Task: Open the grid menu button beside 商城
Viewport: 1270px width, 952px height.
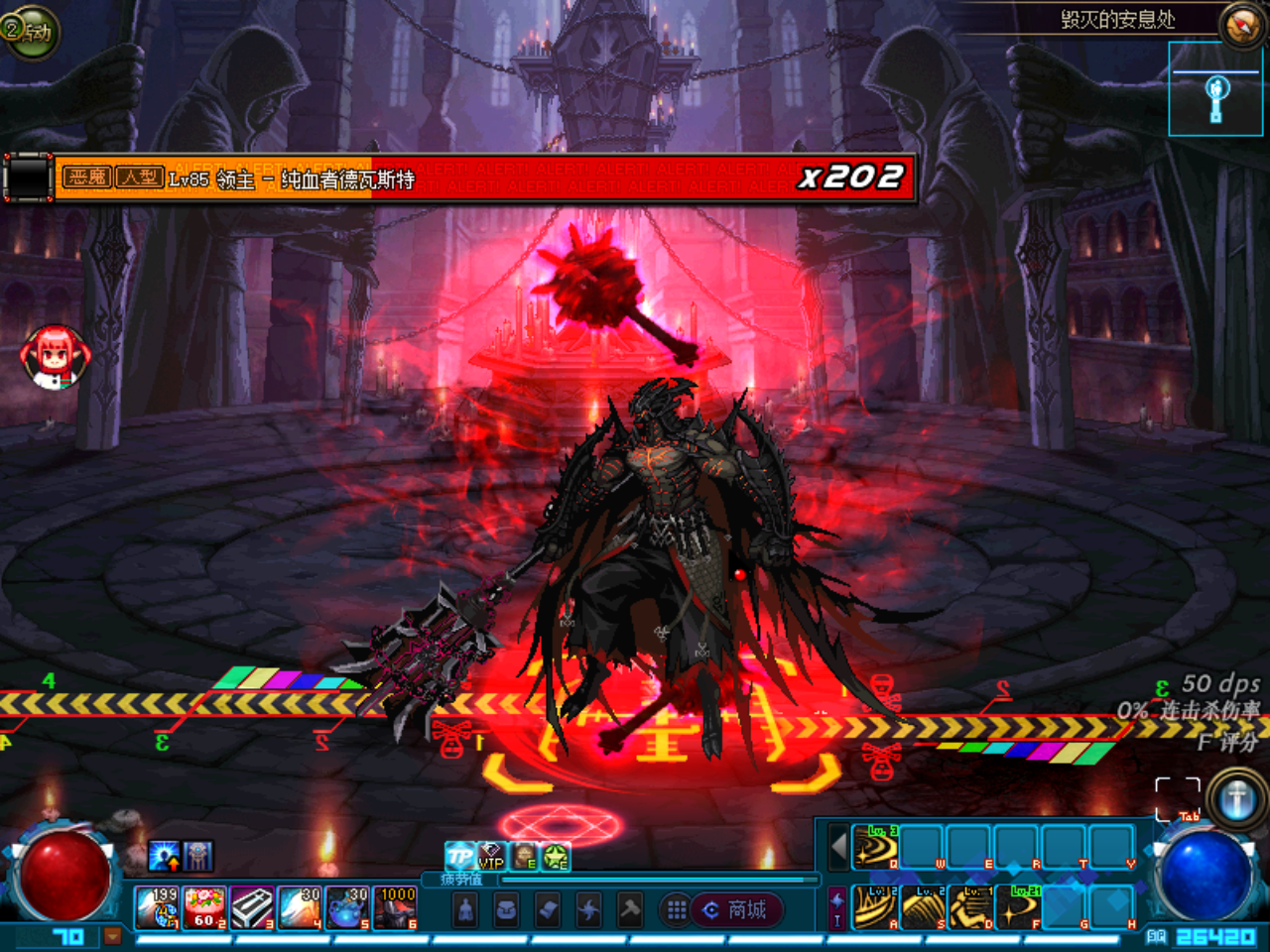Action: 677,910
